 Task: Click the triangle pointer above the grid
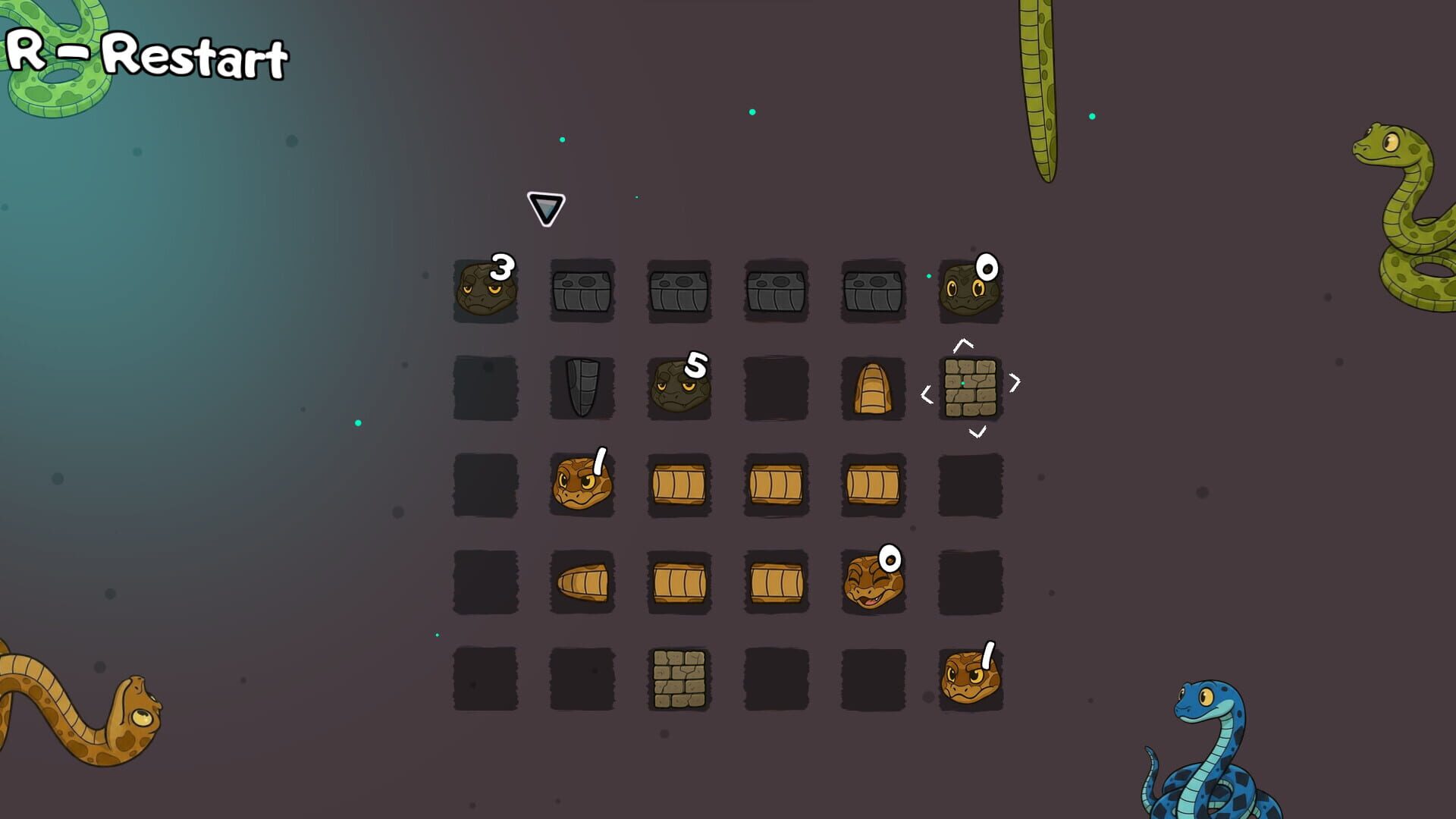pyautogui.click(x=544, y=208)
